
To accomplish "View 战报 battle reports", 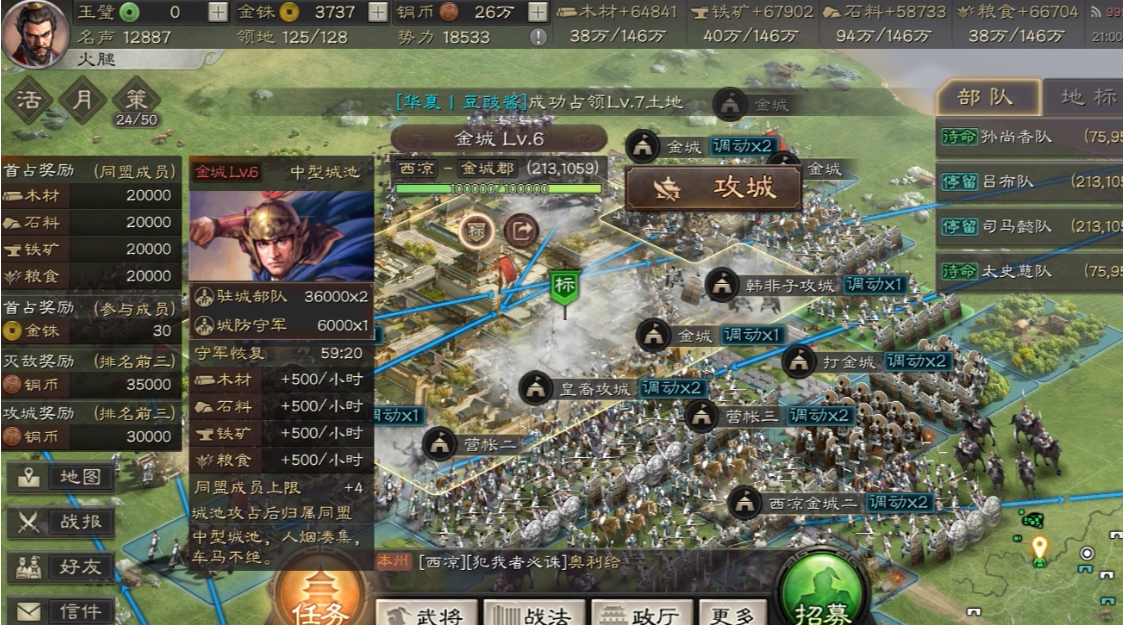I will [x=62, y=522].
